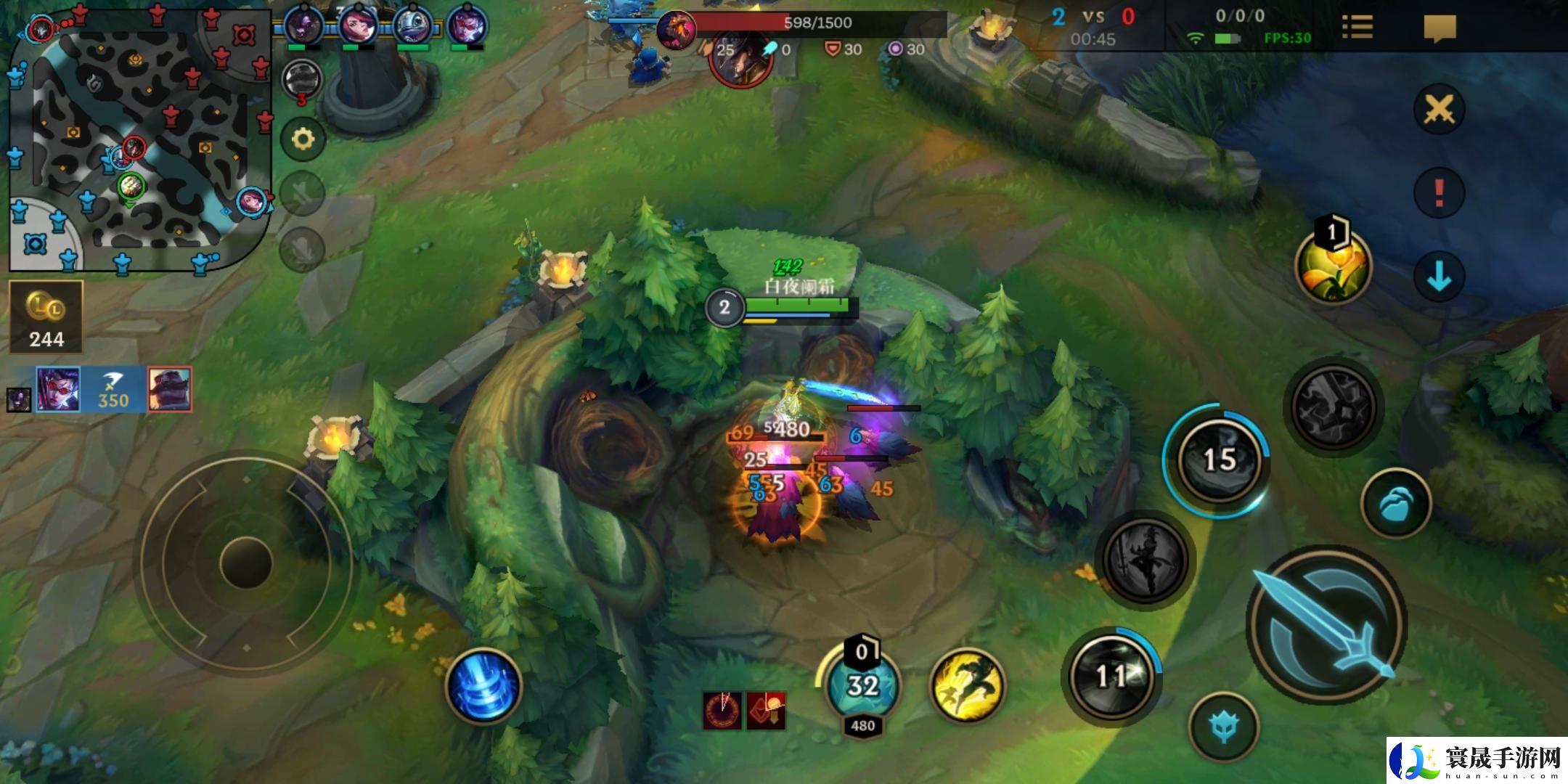Tap the teal spell showing 32 cooldown
Viewport: 1568px width, 784px height.
862,685
